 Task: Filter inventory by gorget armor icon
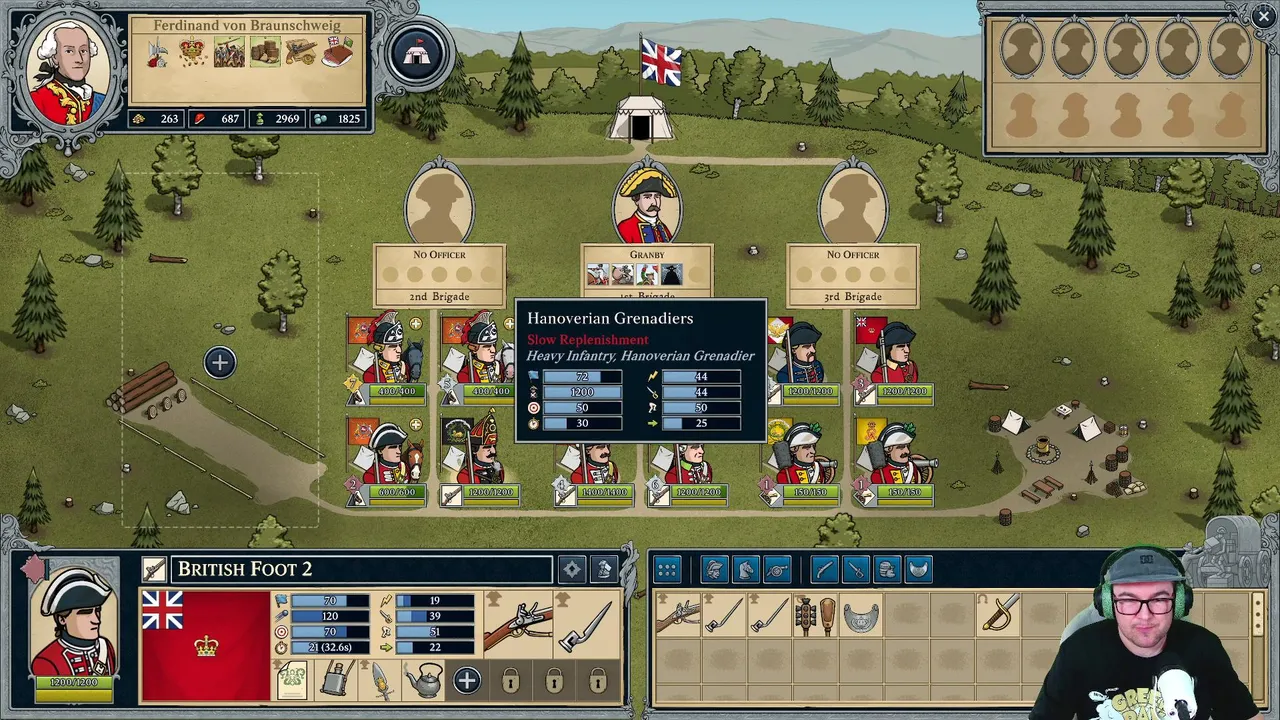tap(918, 570)
